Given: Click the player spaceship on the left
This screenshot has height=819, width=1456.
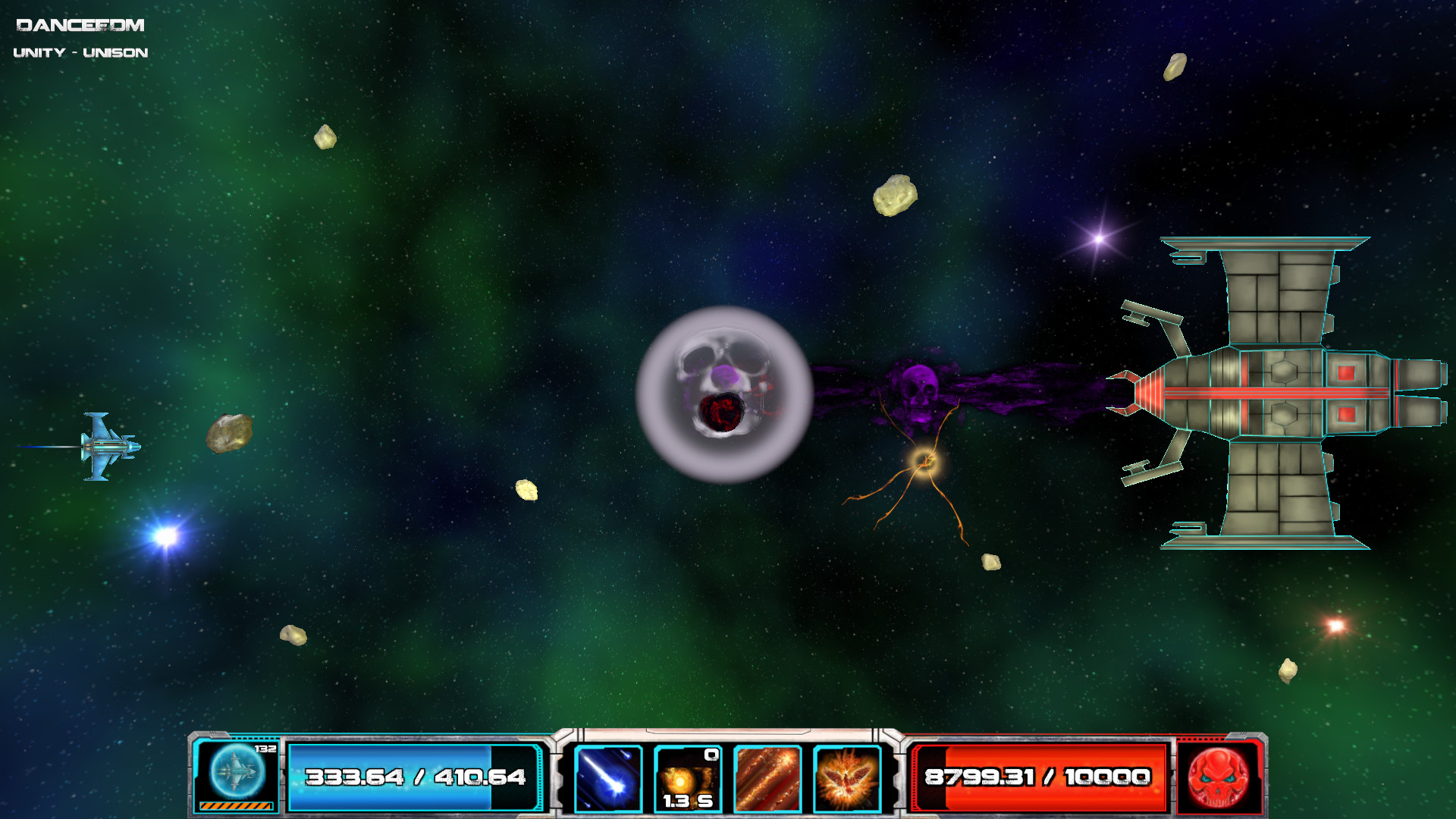Looking at the screenshot, I should tap(108, 447).
